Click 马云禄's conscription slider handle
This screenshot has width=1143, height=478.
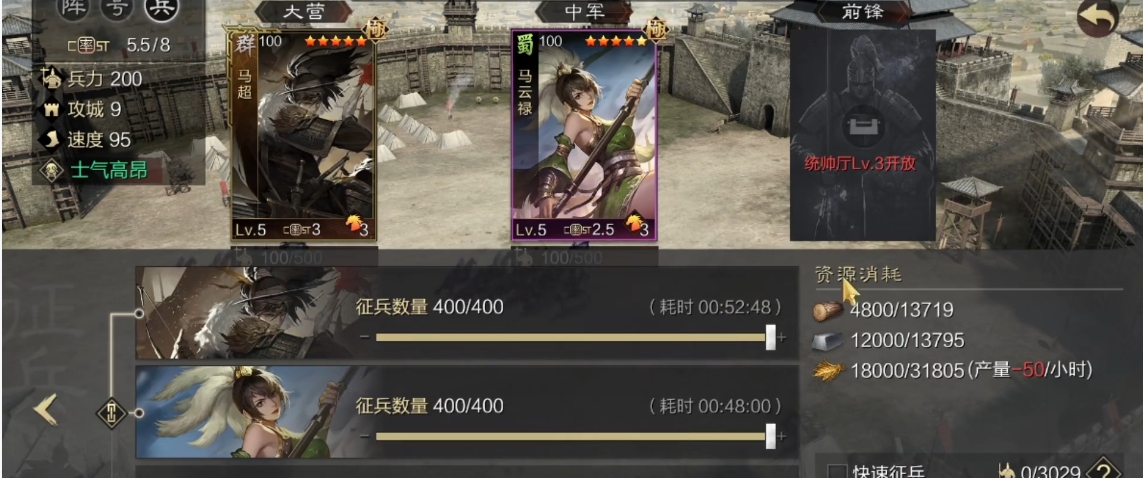[x=770, y=436]
